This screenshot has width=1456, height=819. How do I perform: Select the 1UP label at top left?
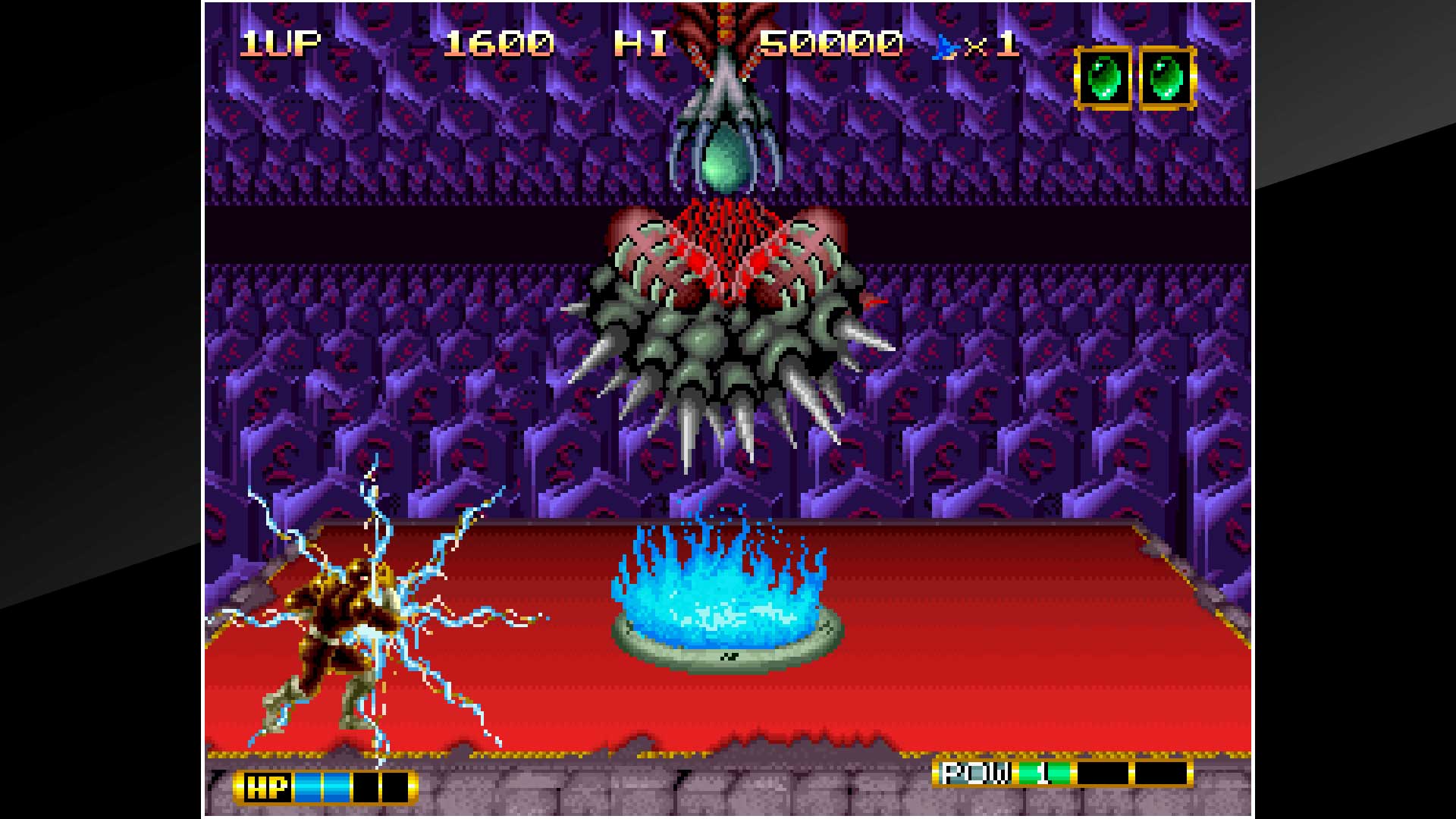281,45
